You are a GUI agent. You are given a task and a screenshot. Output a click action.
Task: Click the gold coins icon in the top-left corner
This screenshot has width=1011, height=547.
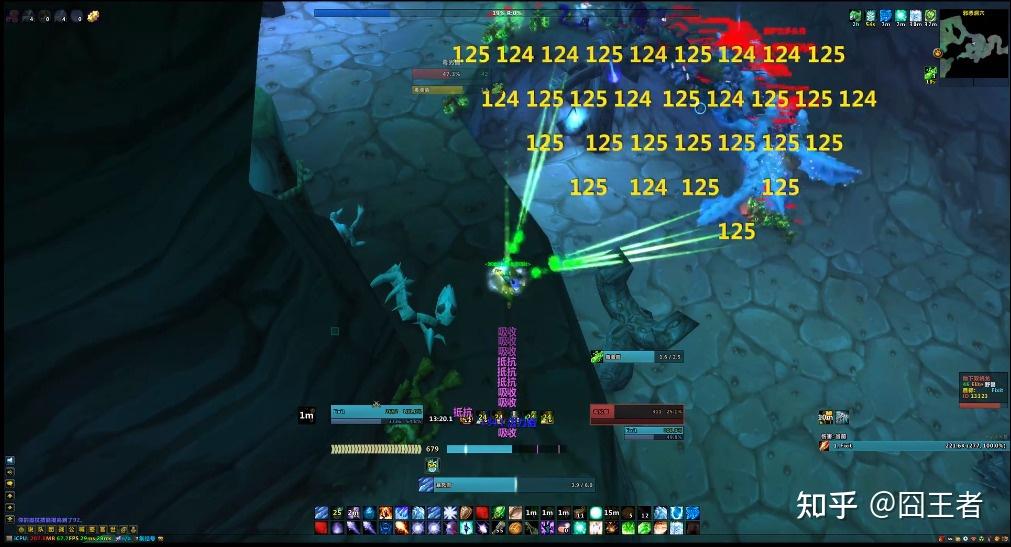[93, 16]
